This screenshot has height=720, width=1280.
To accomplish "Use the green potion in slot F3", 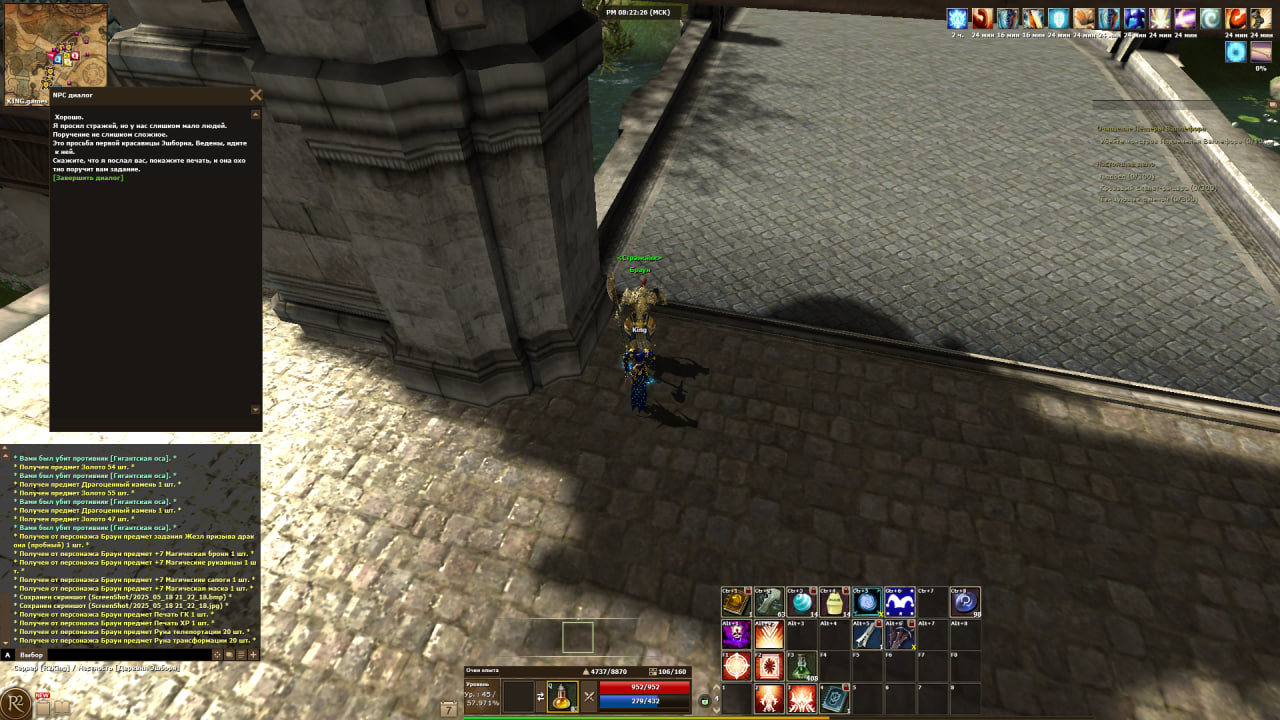I will point(801,666).
